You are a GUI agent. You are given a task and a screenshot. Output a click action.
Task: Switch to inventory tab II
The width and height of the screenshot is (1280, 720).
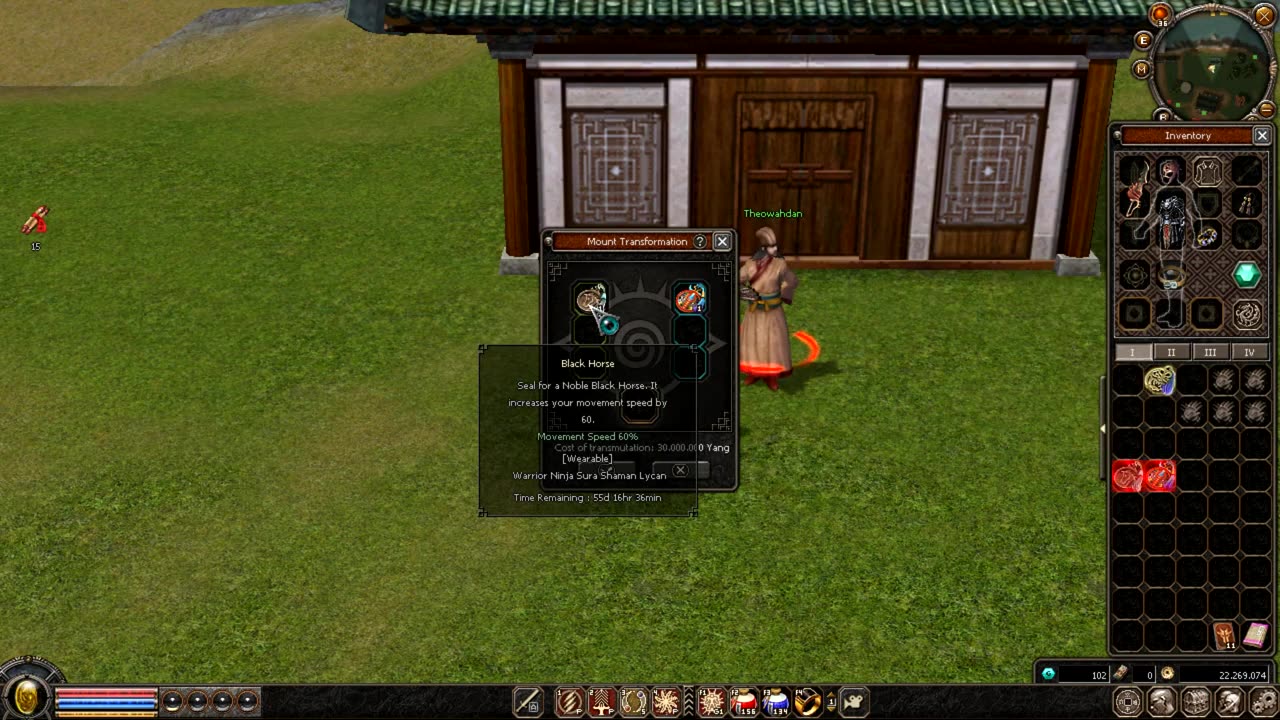click(x=1171, y=352)
